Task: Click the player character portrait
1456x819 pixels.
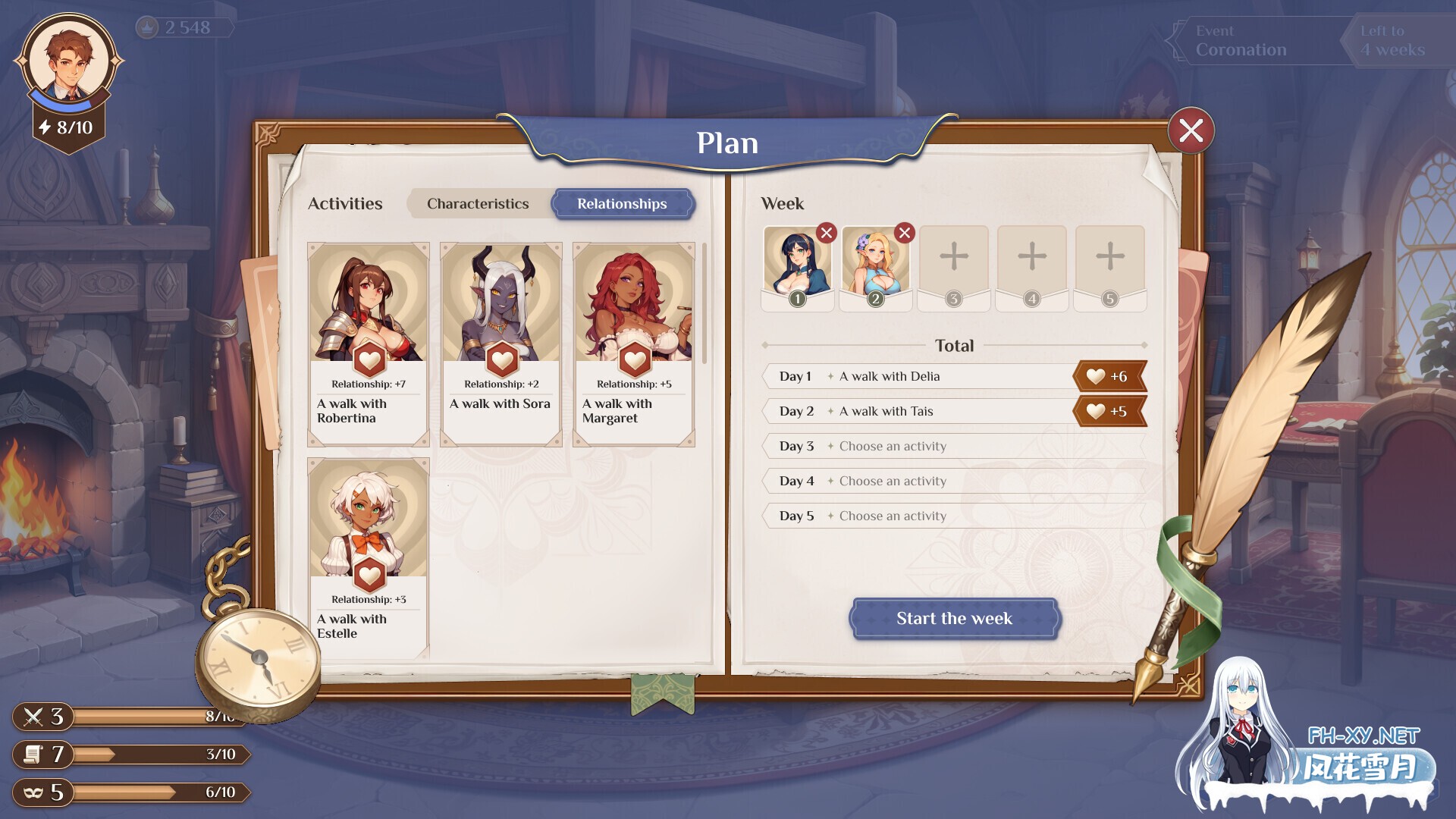Action: click(x=68, y=61)
